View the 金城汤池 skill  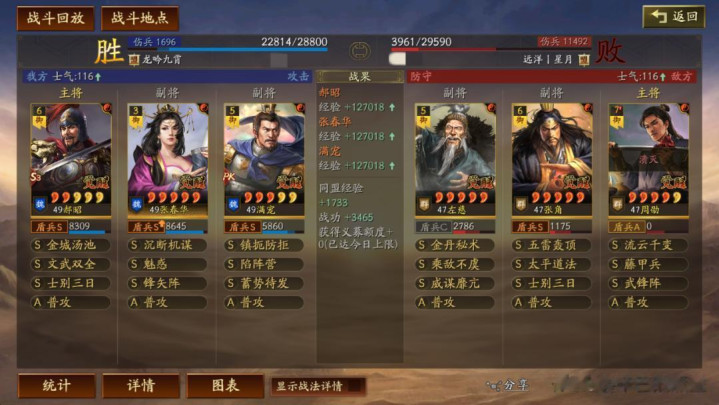click(72, 245)
